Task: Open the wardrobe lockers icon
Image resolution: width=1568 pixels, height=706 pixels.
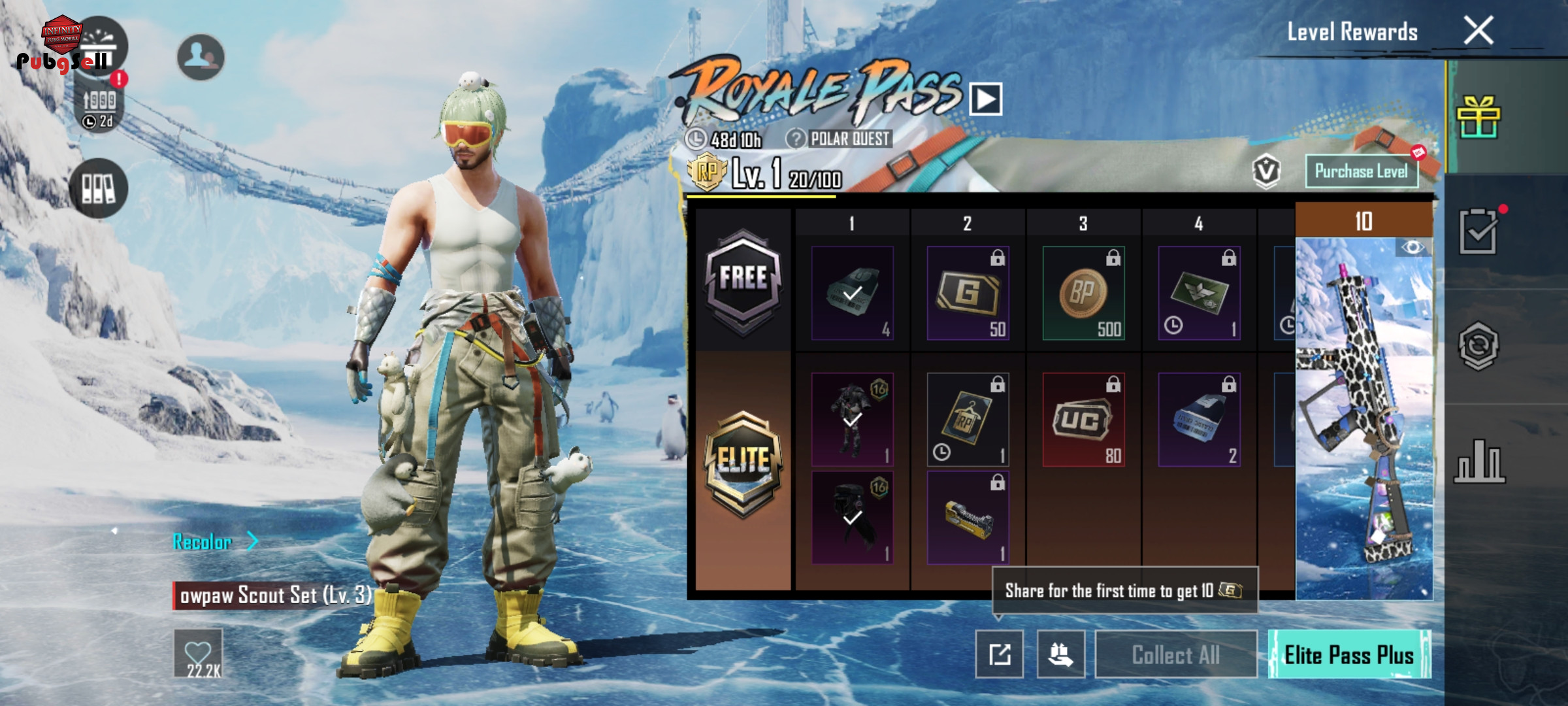Action: 98,188
